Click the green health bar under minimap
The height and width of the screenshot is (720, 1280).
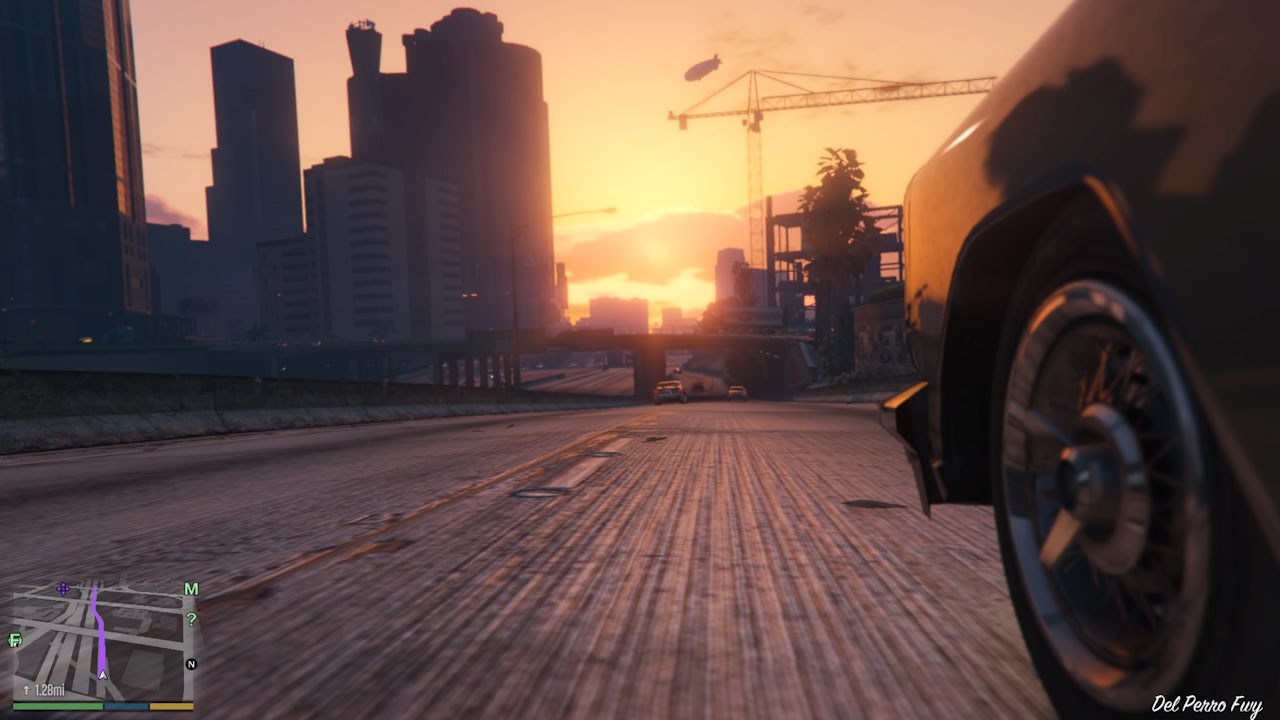[x=56, y=706]
